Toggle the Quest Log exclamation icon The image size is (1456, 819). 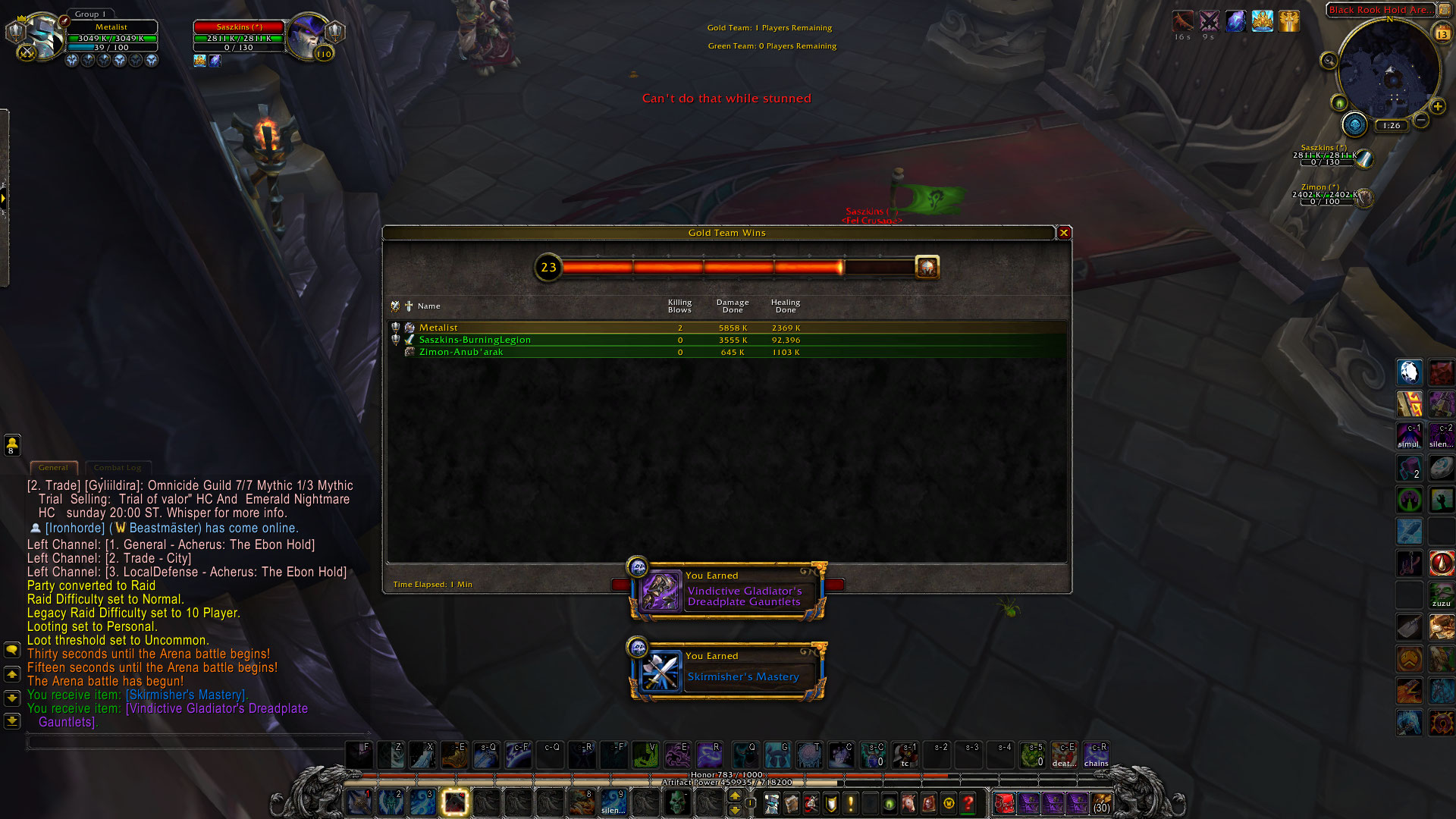point(850,803)
